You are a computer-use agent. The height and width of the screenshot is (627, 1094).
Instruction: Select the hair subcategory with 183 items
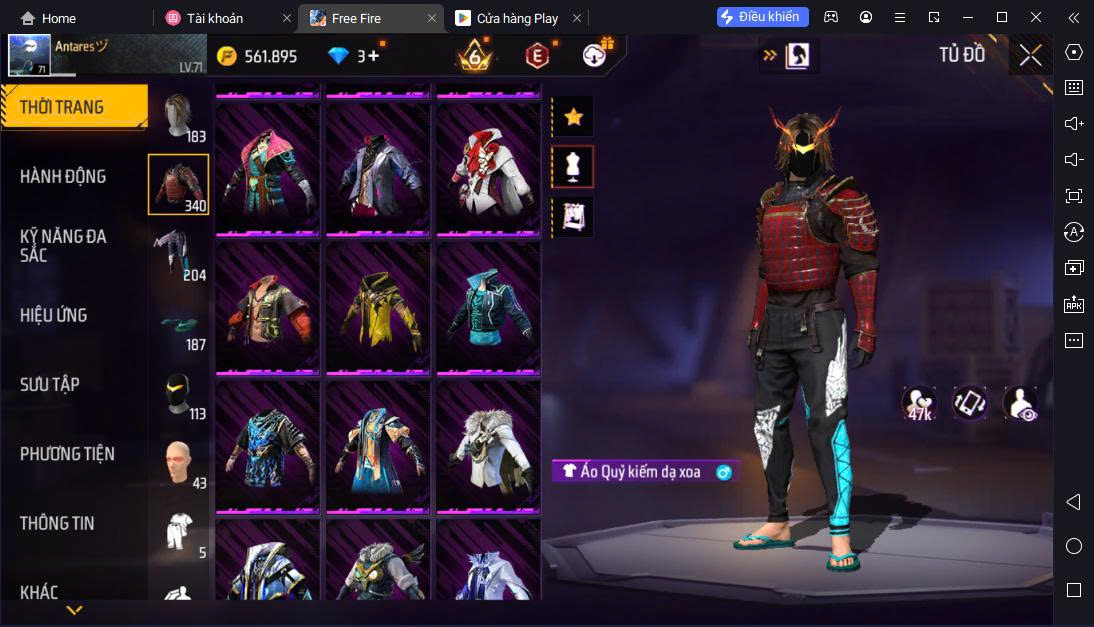tap(179, 118)
